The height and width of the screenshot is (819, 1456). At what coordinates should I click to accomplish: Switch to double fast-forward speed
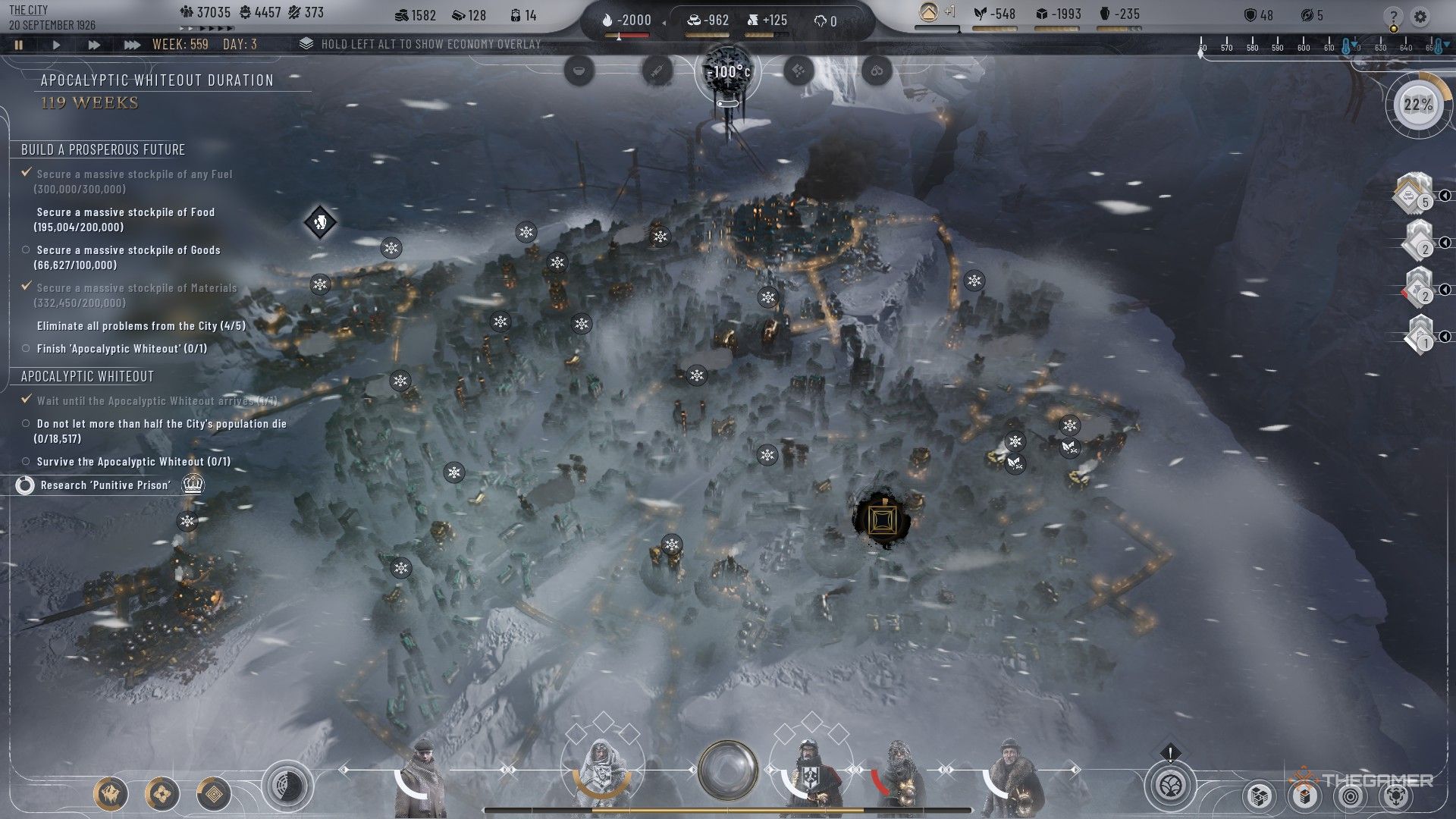coord(93,45)
